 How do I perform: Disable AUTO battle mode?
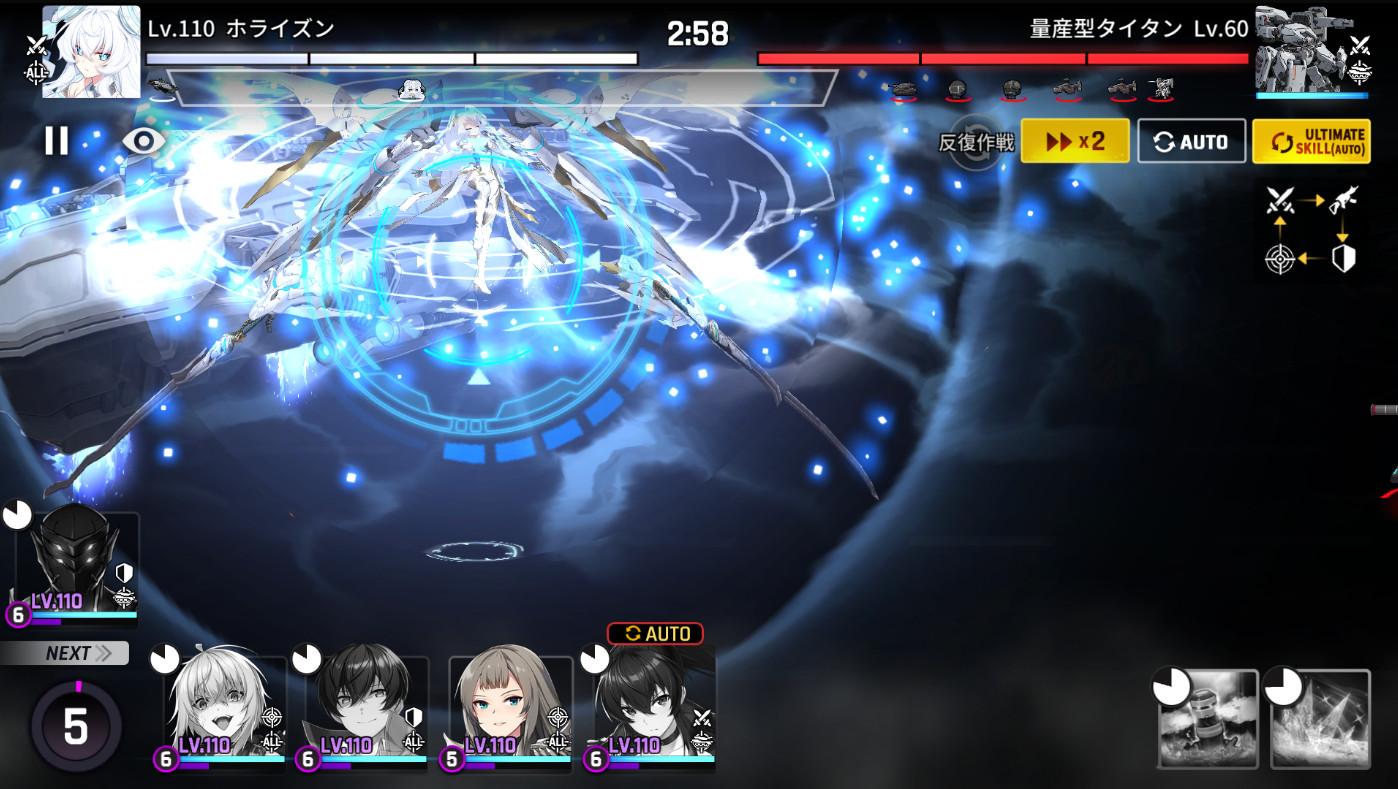1191,140
